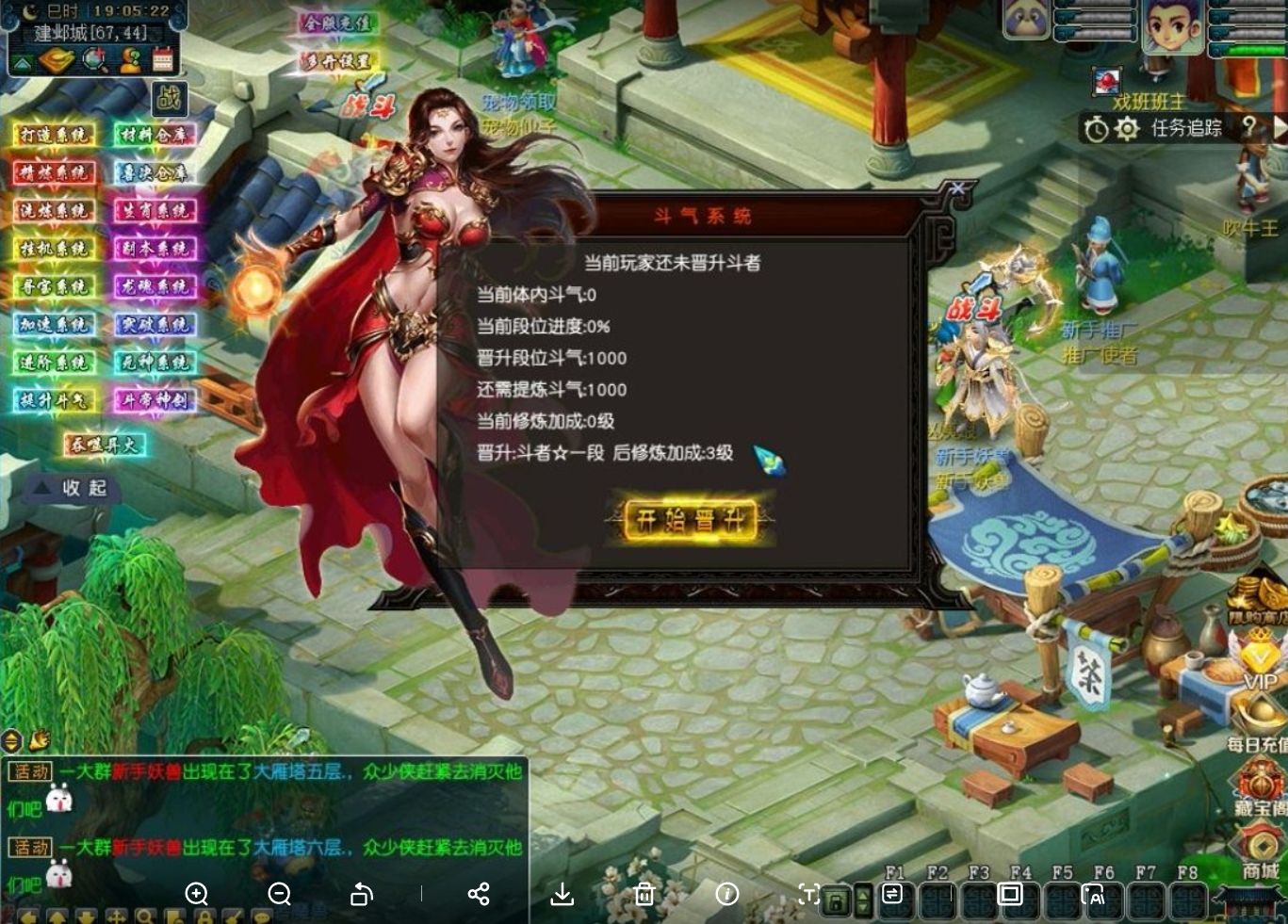Click the player info question-mark icon
This screenshot has width=1288, height=924.
(x=130, y=58)
